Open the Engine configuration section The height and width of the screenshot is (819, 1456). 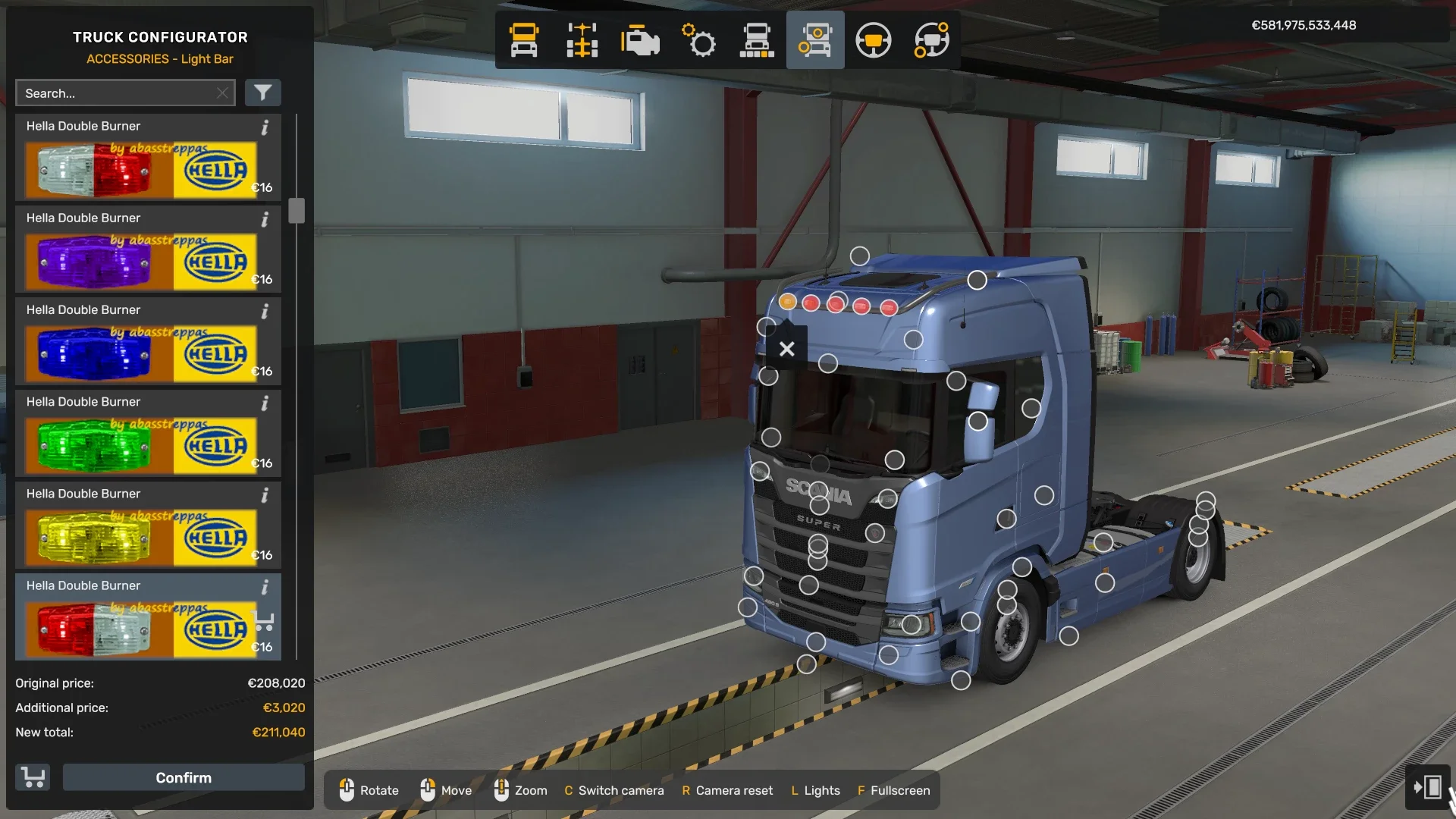pyautogui.click(x=641, y=40)
